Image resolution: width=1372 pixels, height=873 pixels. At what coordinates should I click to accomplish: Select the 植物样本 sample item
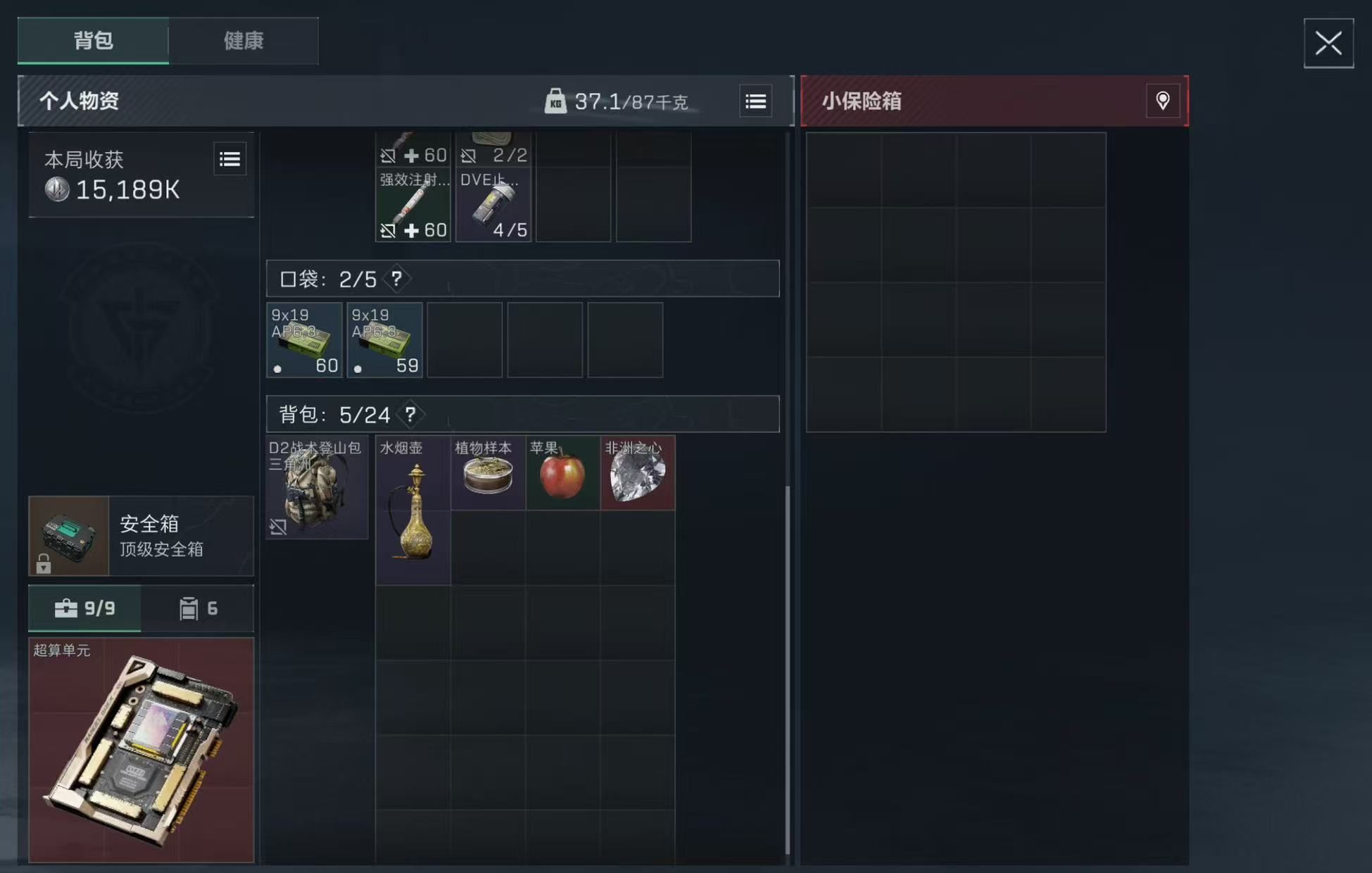[x=487, y=473]
